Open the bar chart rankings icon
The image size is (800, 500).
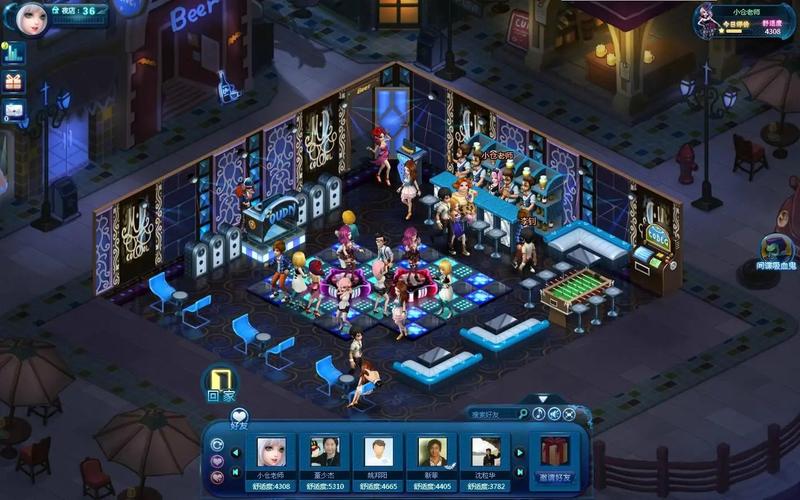tap(14, 54)
